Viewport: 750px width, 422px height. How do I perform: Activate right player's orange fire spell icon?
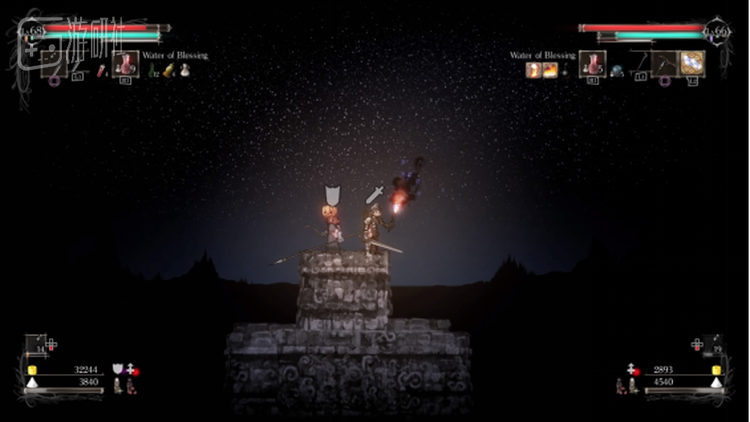tap(550, 69)
